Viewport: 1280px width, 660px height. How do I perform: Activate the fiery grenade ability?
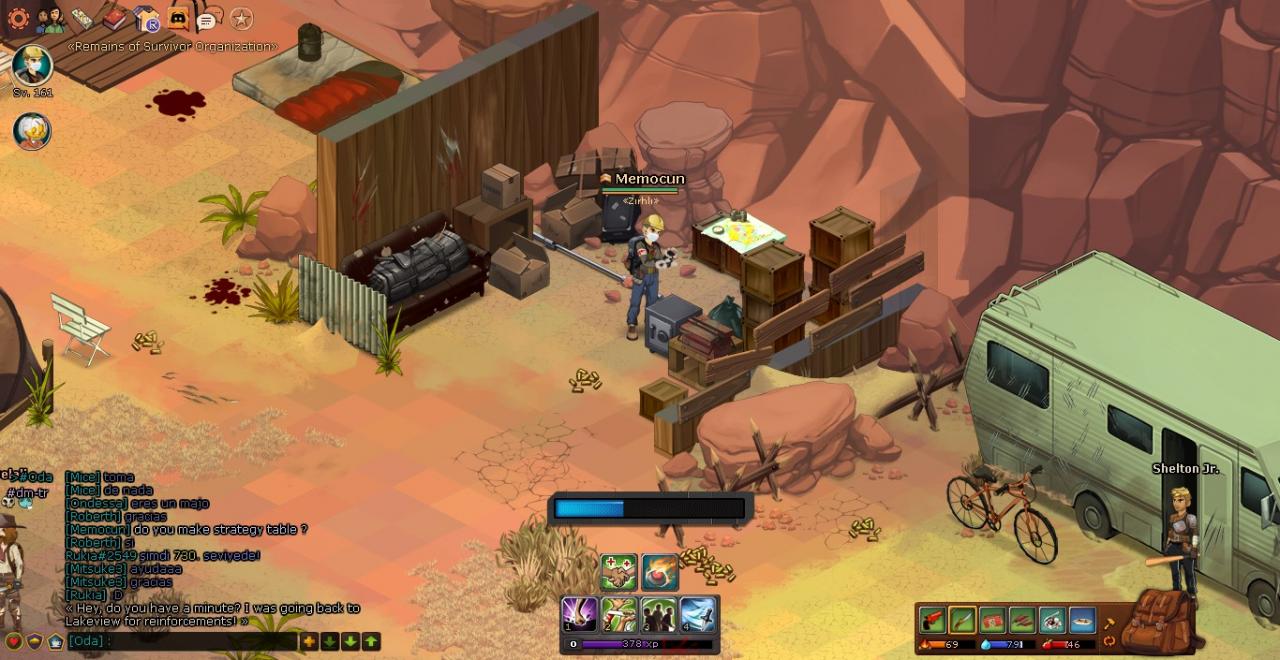pyautogui.click(x=660, y=572)
